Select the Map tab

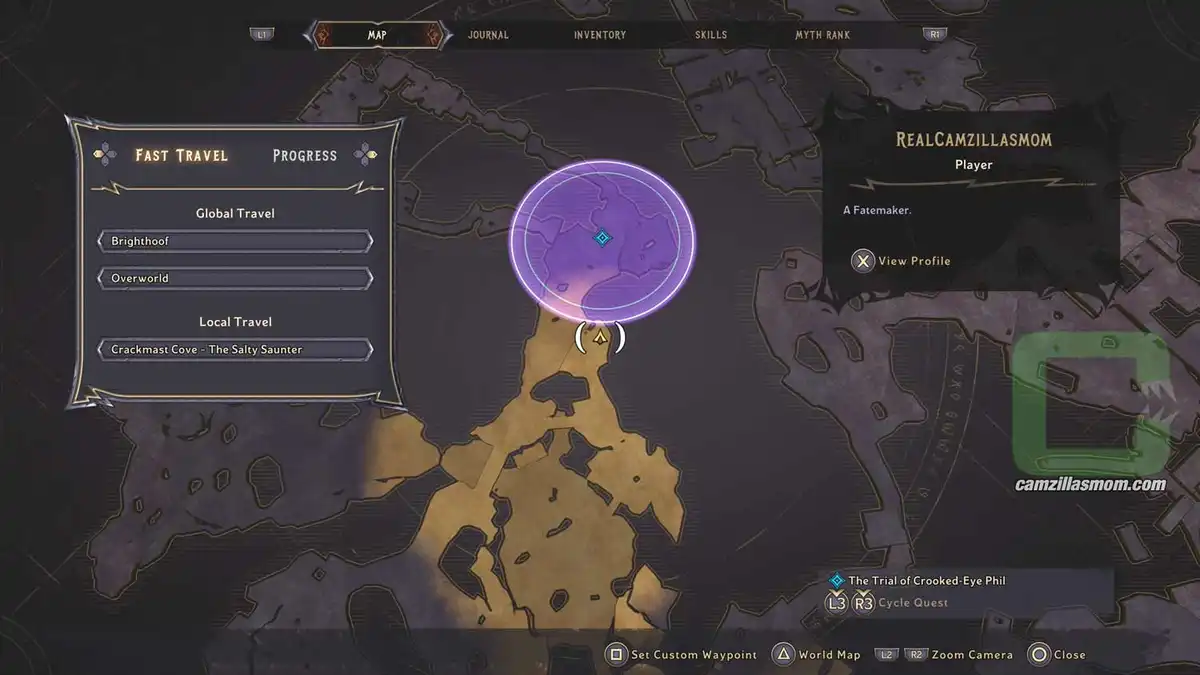click(x=377, y=35)
